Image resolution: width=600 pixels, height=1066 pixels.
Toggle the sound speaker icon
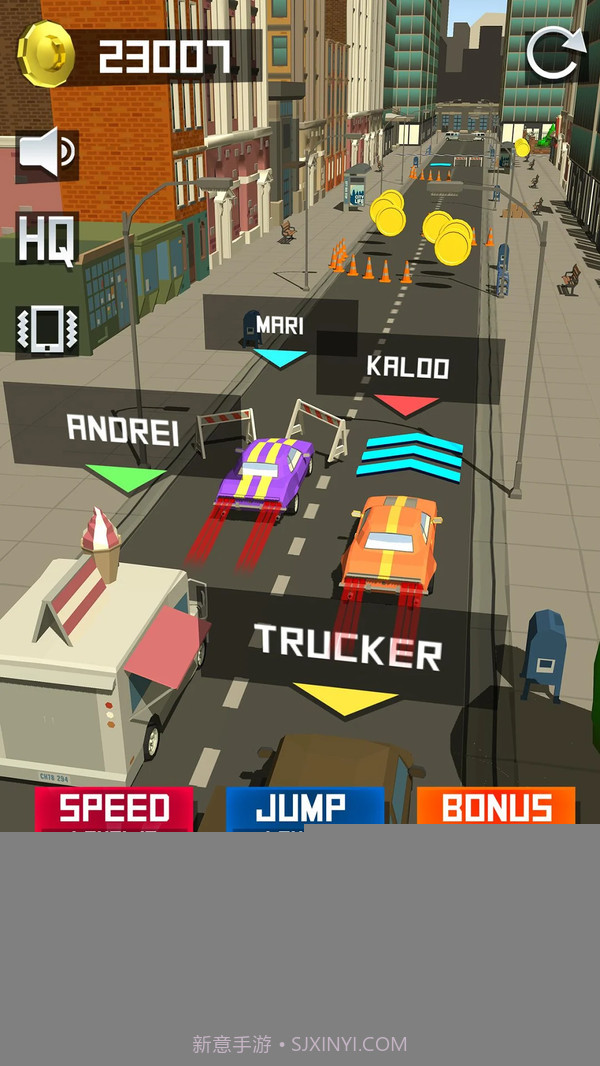pos(47,154)
